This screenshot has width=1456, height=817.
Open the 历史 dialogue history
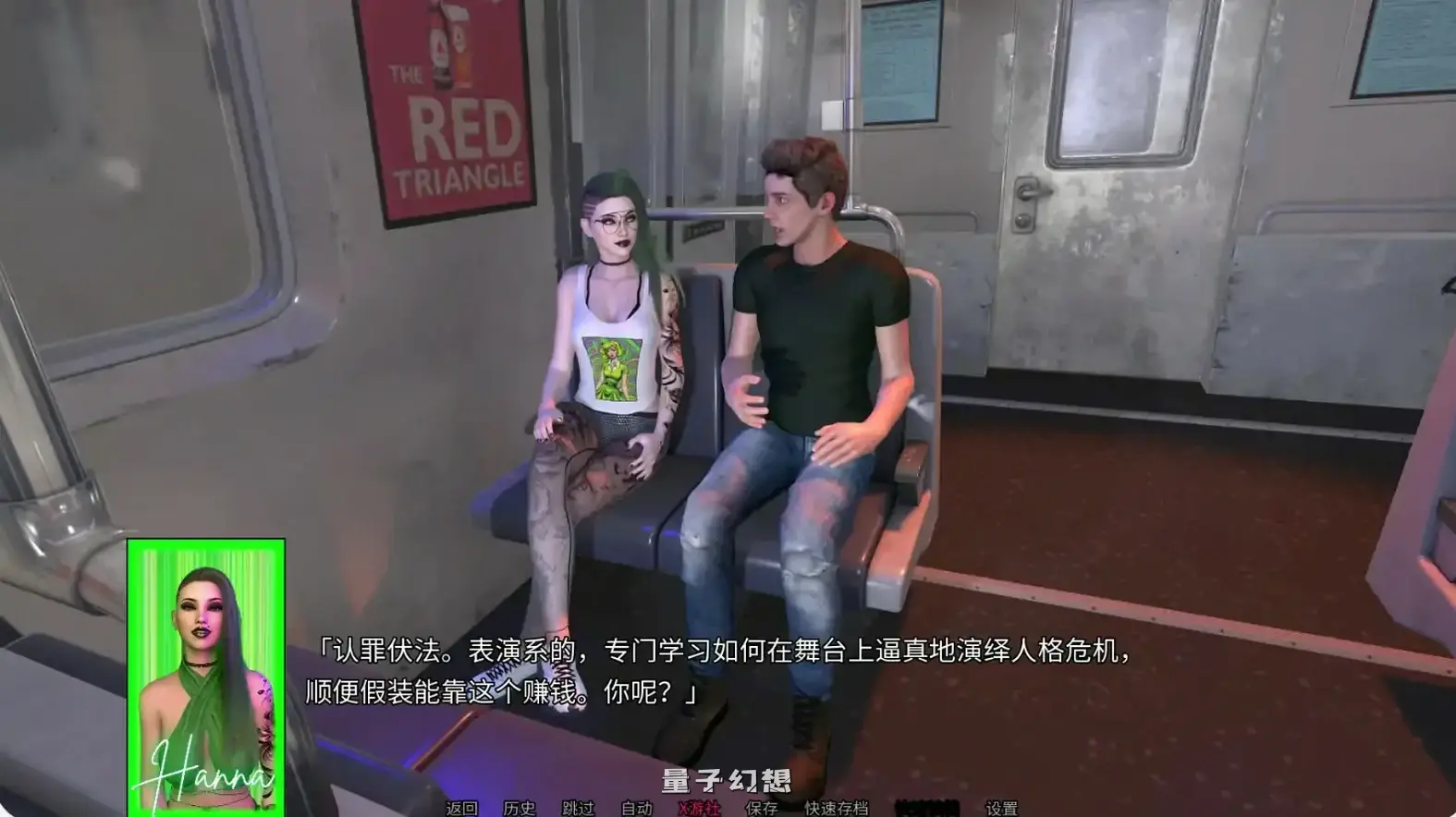[518, 809]
